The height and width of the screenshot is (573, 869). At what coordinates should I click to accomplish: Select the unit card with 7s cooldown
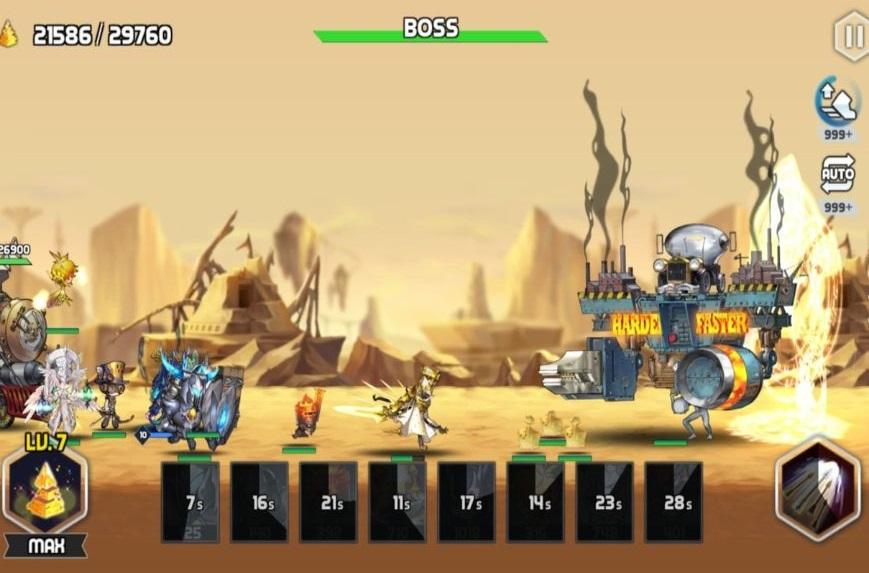[191, 502]
